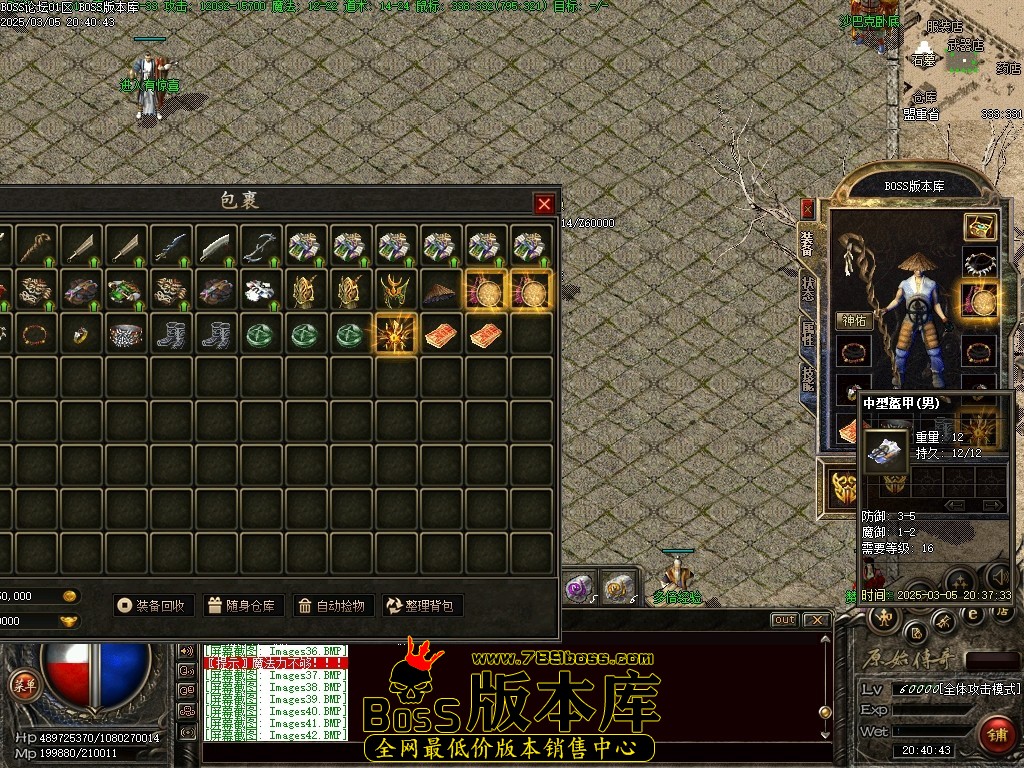The height and width of the screenshot is (768, 1024).
Task: Open the 属性 attributes tab
Action: pos(808,333)
